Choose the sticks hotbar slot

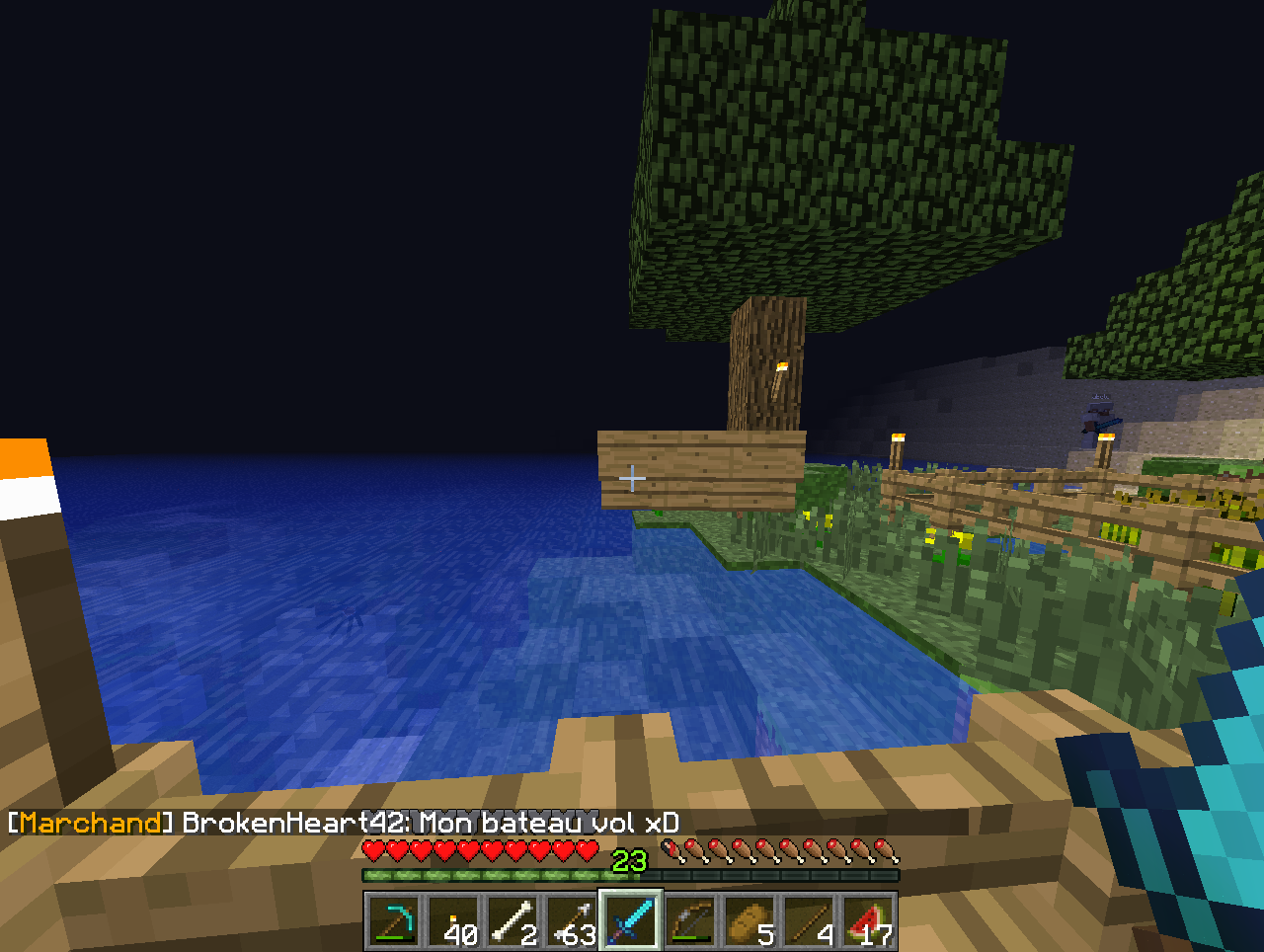point(809,921)
